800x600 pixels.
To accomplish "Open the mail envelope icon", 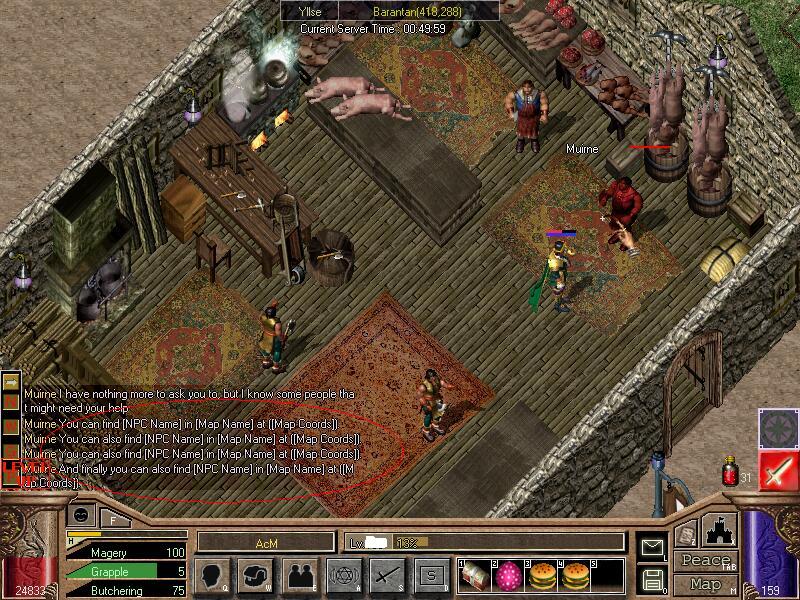I will (652, 547).
